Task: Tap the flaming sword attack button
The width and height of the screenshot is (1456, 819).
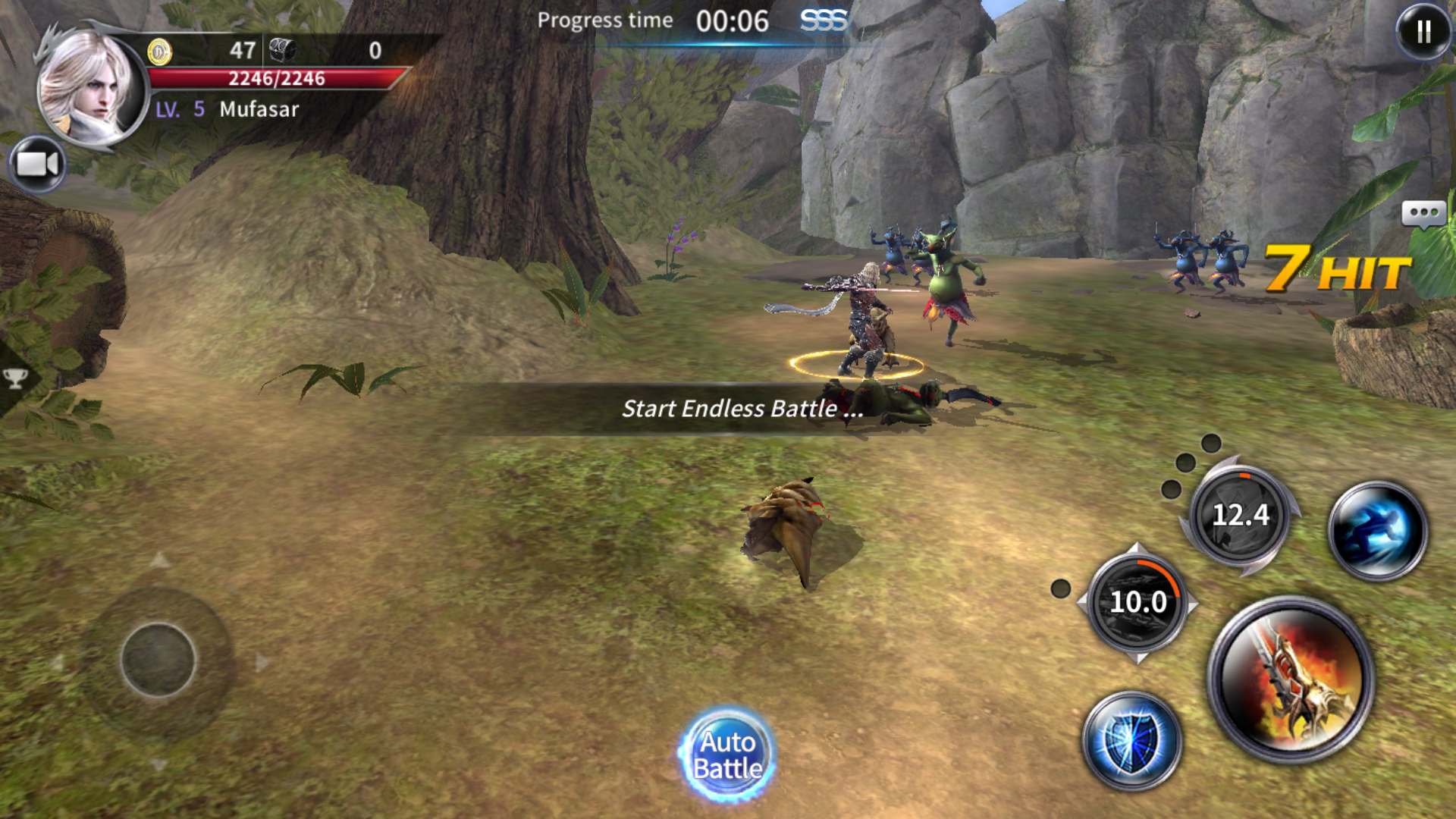Action: (1291, 680)
